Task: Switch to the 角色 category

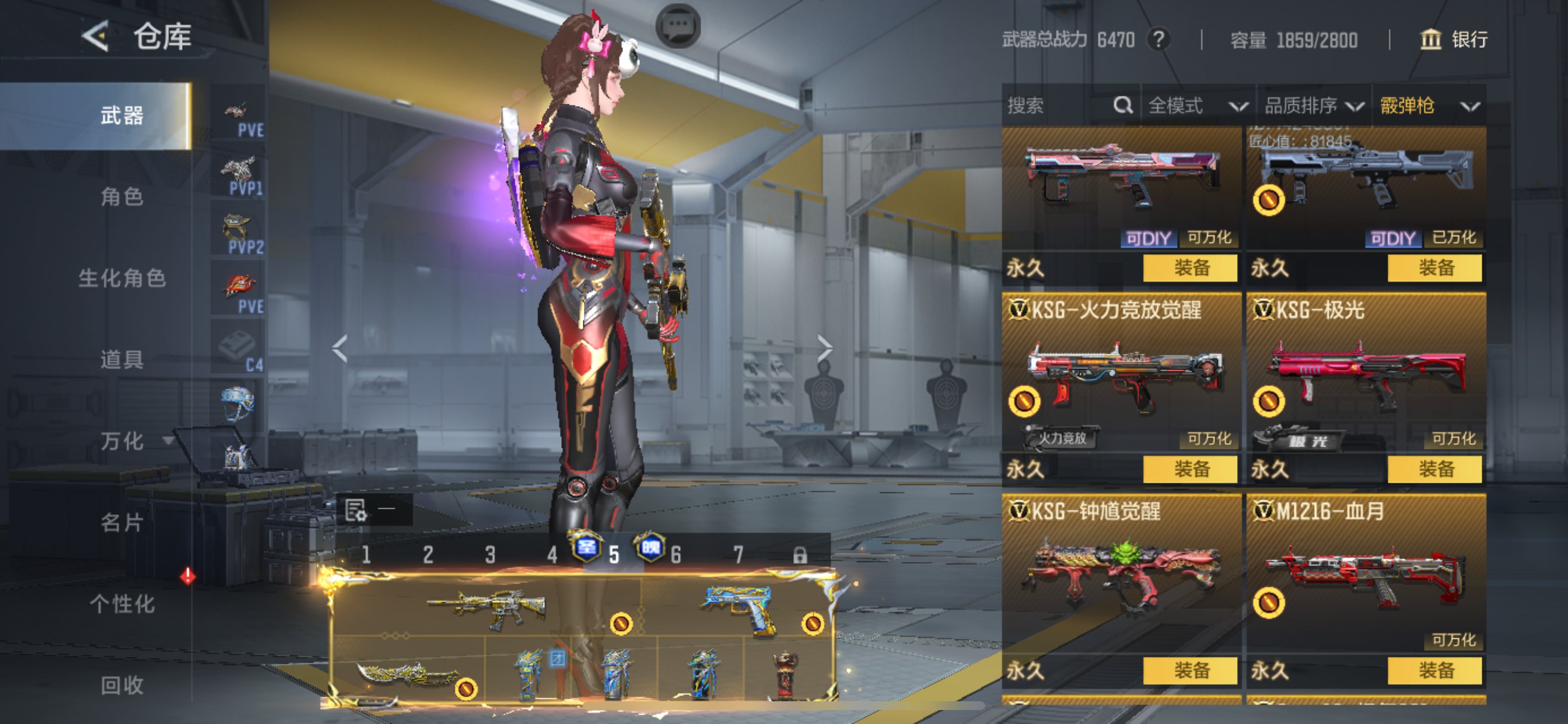Action: pyautogui.click(x=122, y=196)
